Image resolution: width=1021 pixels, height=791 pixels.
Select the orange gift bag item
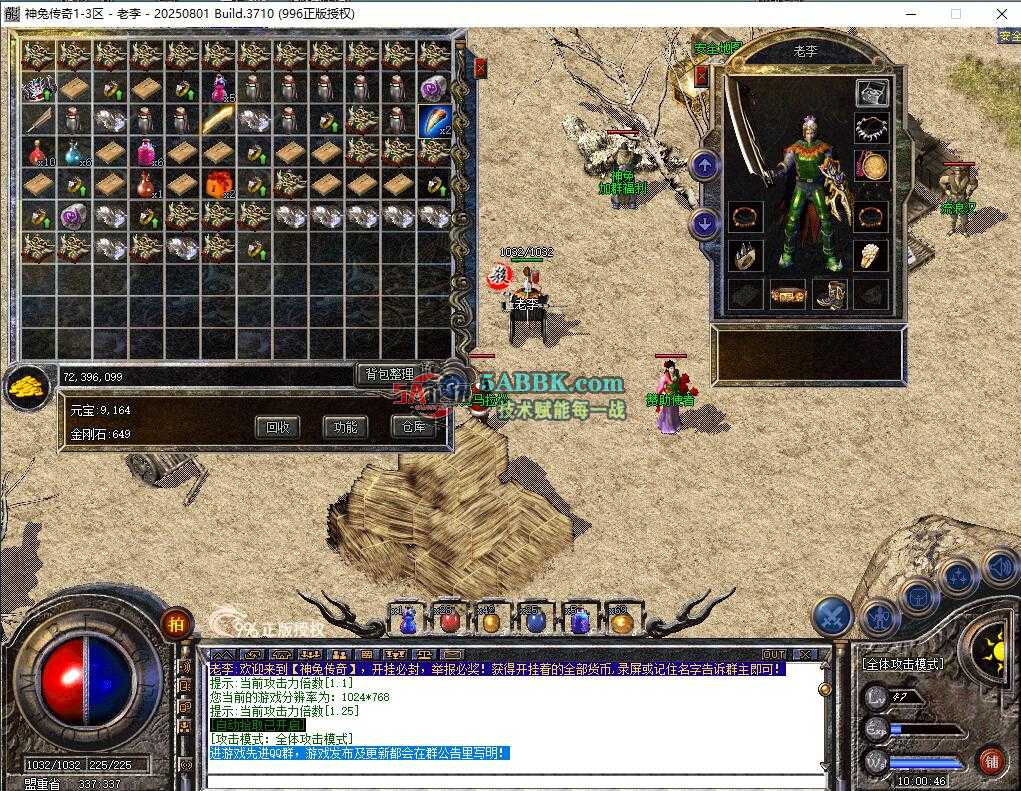pyautogui.click(x=218, y=185)
